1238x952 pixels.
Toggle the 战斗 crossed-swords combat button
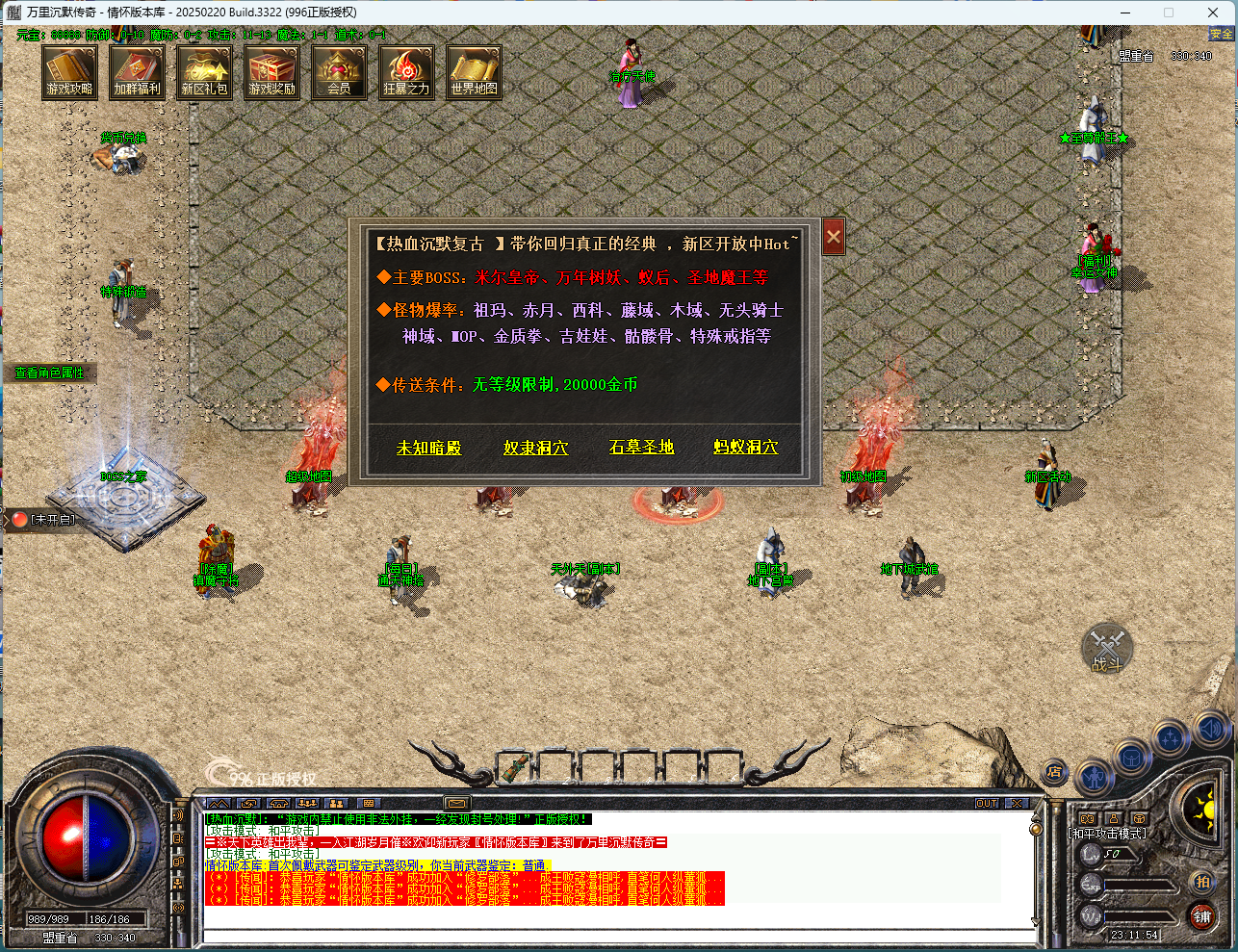(1107, 648)
